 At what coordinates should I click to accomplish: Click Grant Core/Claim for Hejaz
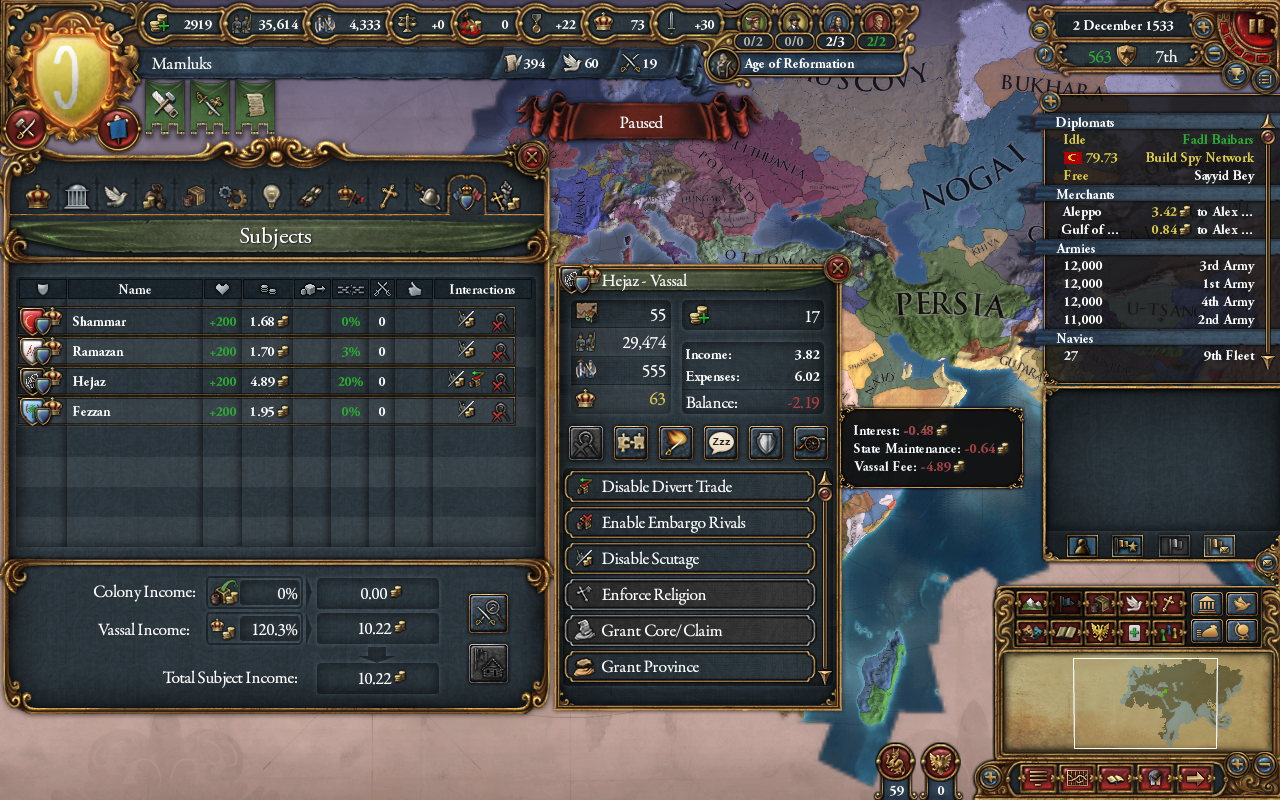pyautogui.click(x=689, y=631)
